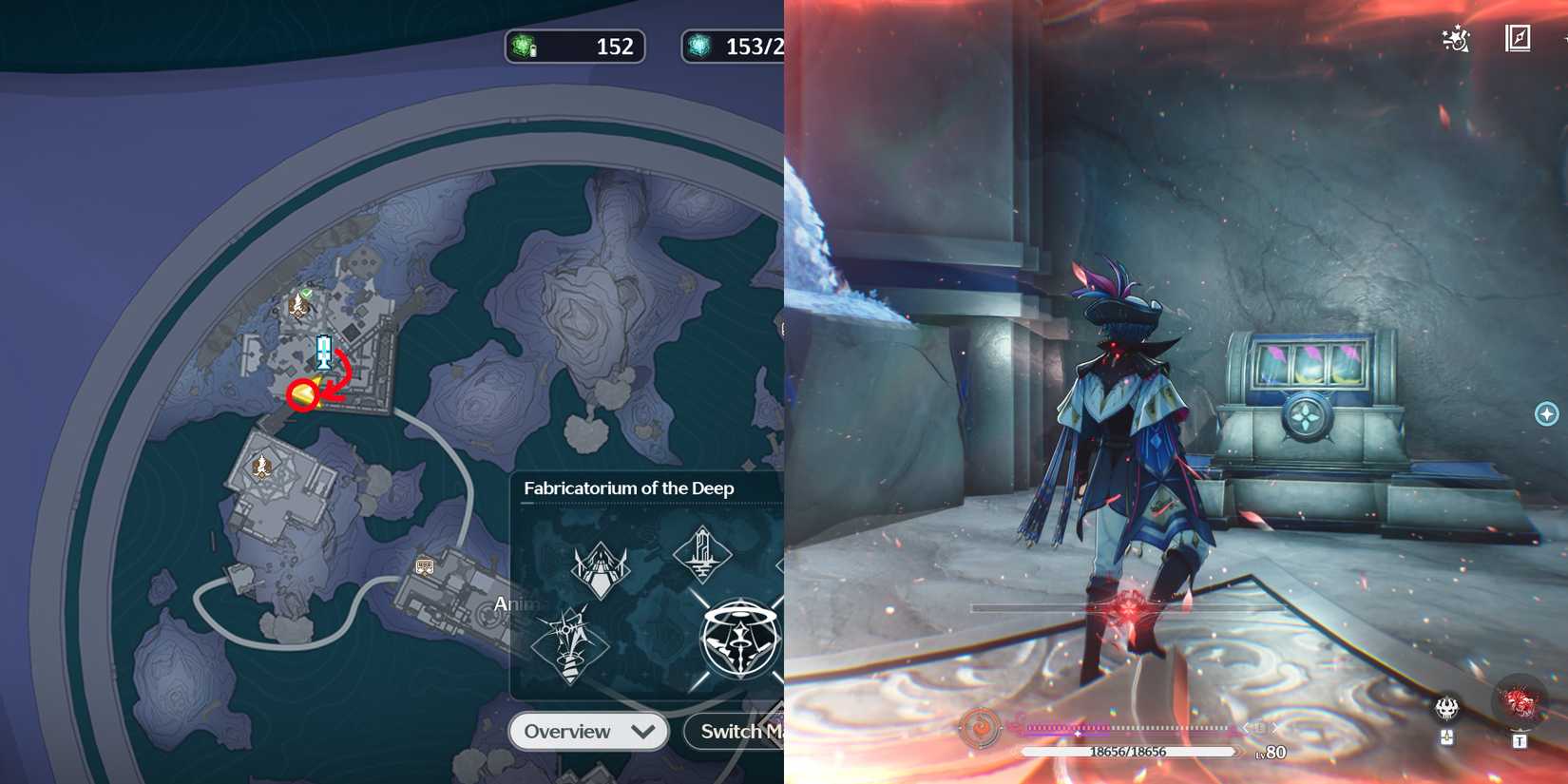Image resolution: width=1568 pixels, height=784 pixels.
Task: Click the green Waveplate currency icon
Action: [523, 46]
